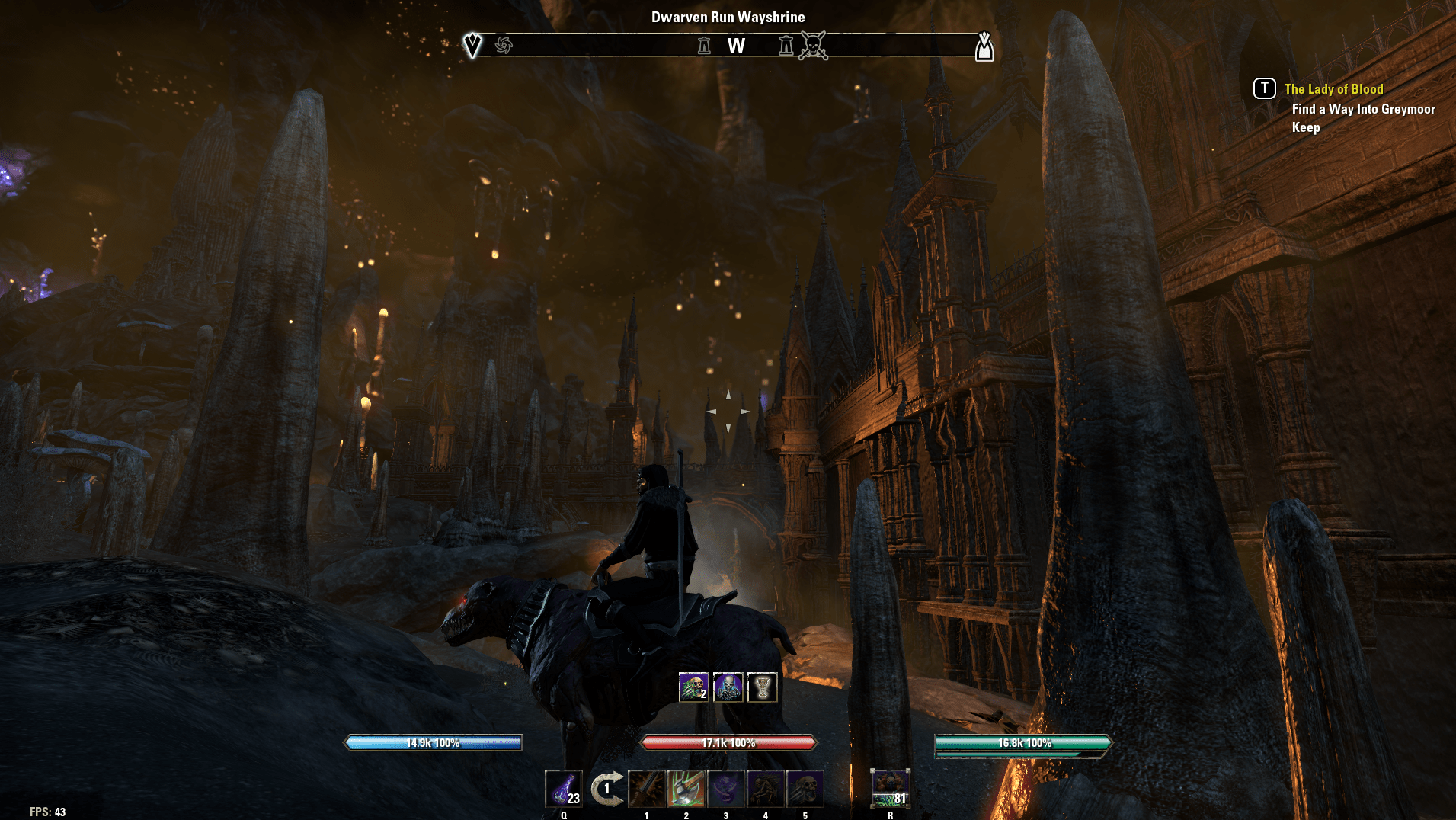Screen dimensions: 1456x820
Task: Expand the quest tracker via the T key prompt
Action: pos(1265,88)
